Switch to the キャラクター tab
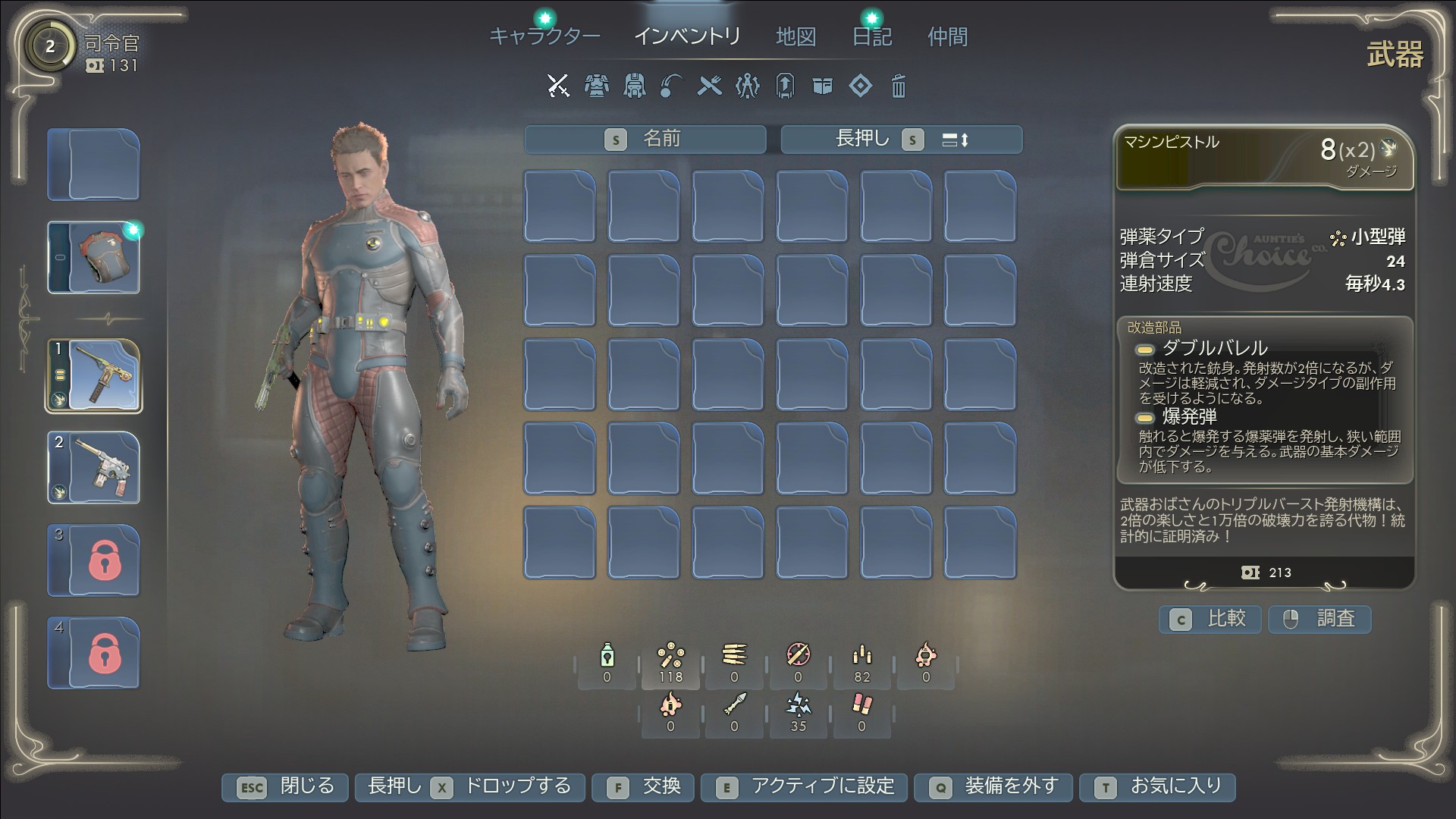Viewport: 1456px width, 819px height. click(544, 36)
